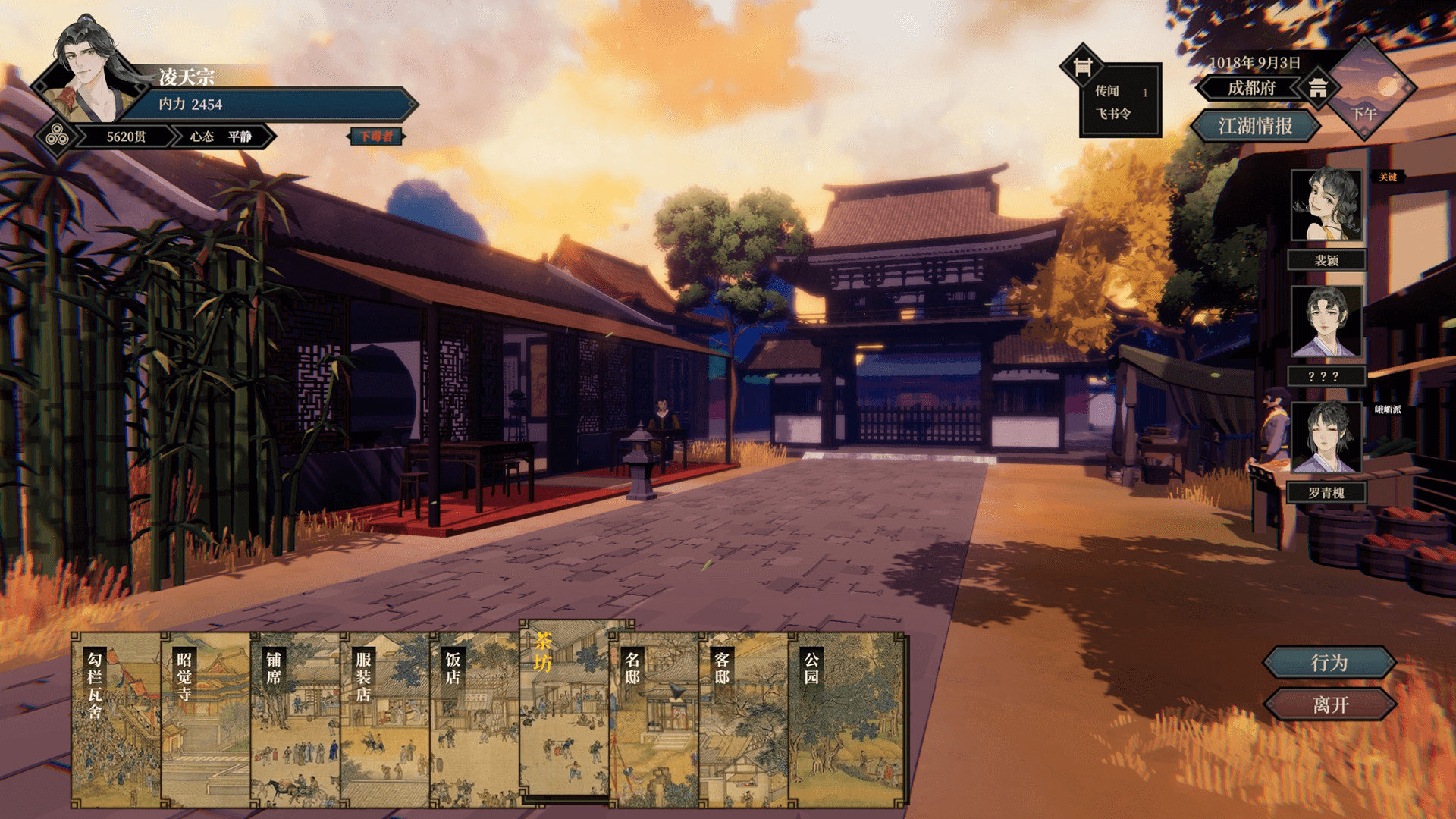Click the 成都府 city location label
Image resolution: width=1456 pixels, height=819 pixels.
(1251, 88)
